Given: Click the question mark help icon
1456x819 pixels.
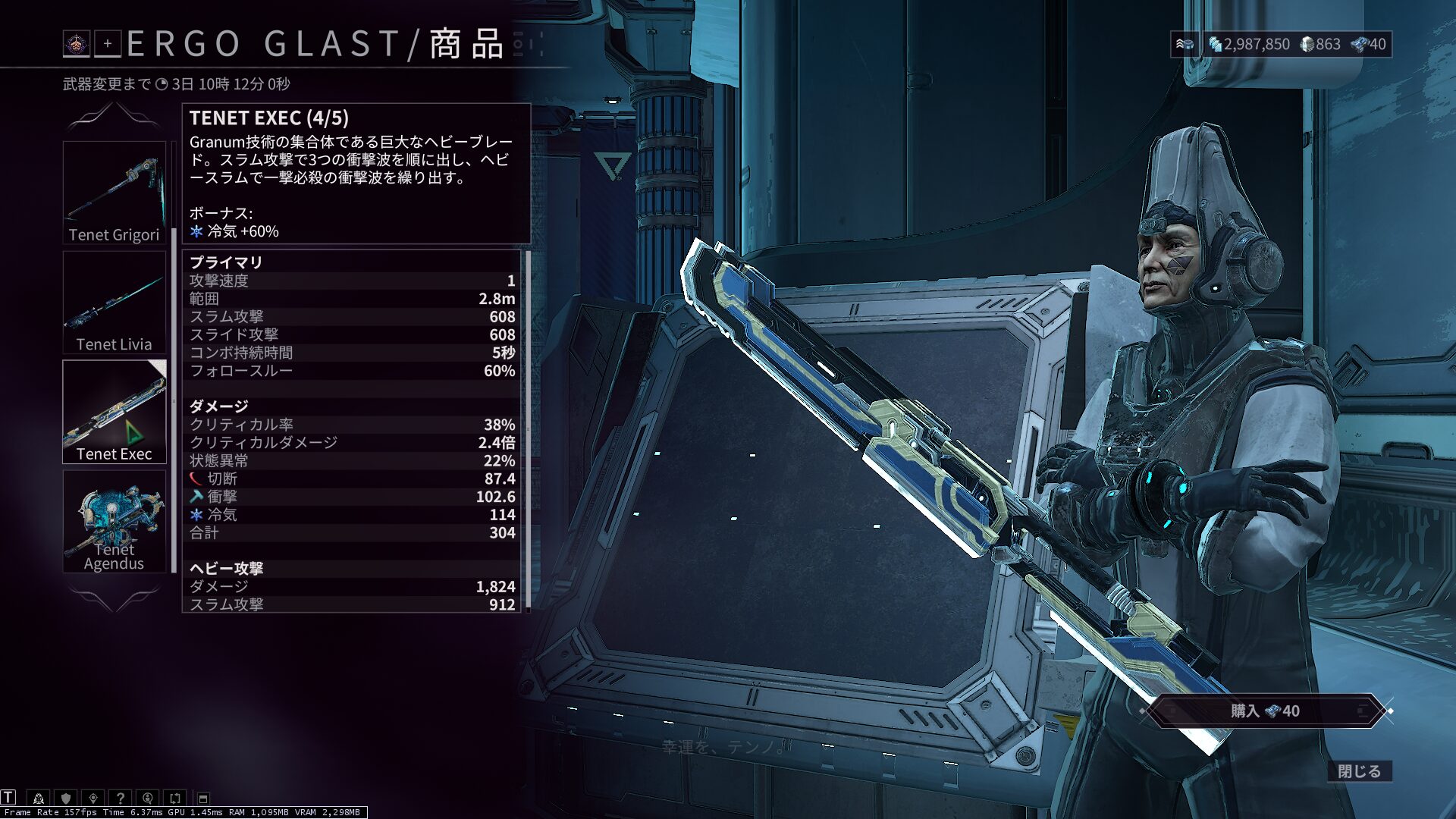Looking at the screenshot, I should [x=120, y=798].
